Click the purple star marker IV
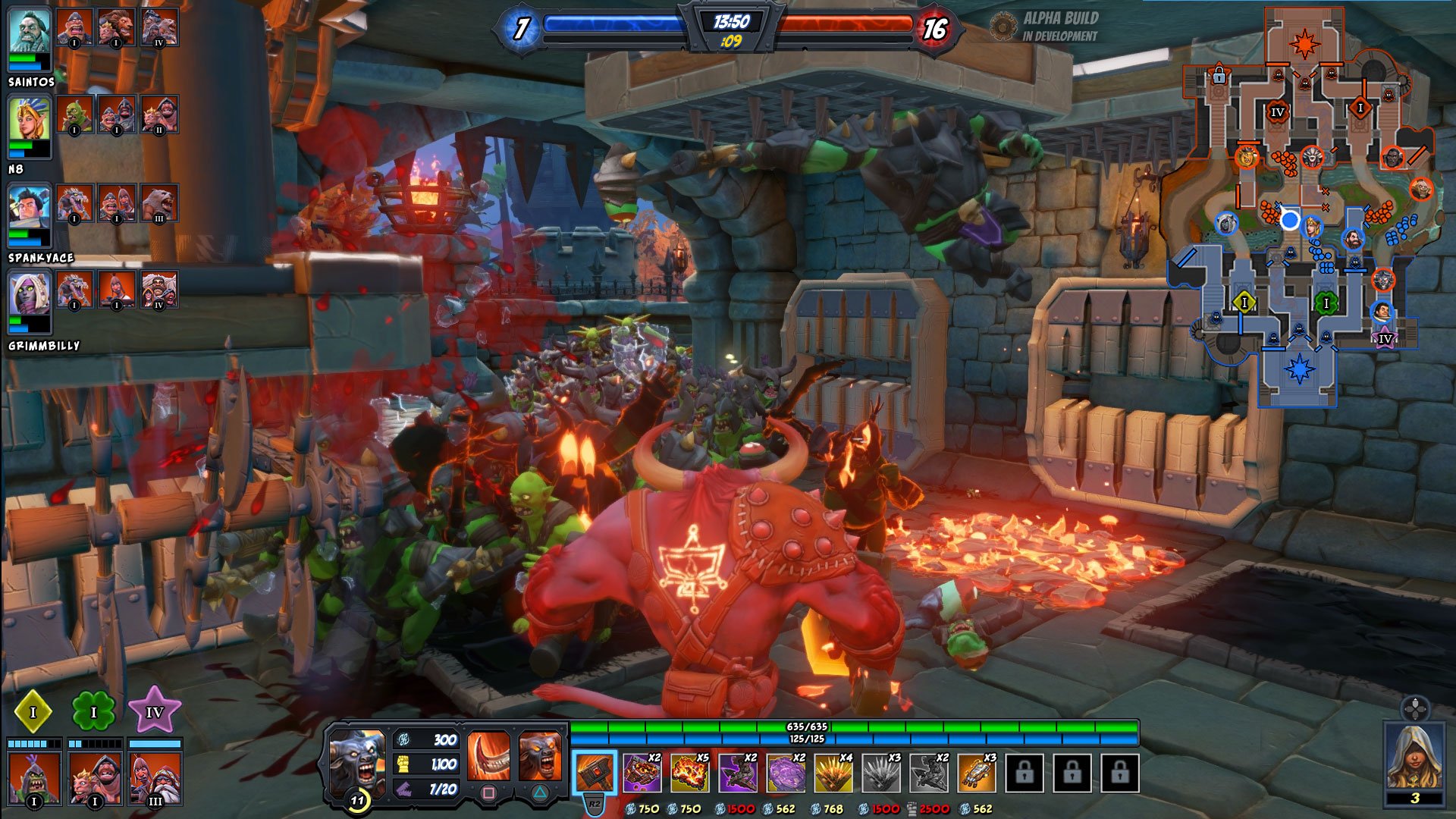This screenshot has width=1456, height=819. [x=155, y=713]
